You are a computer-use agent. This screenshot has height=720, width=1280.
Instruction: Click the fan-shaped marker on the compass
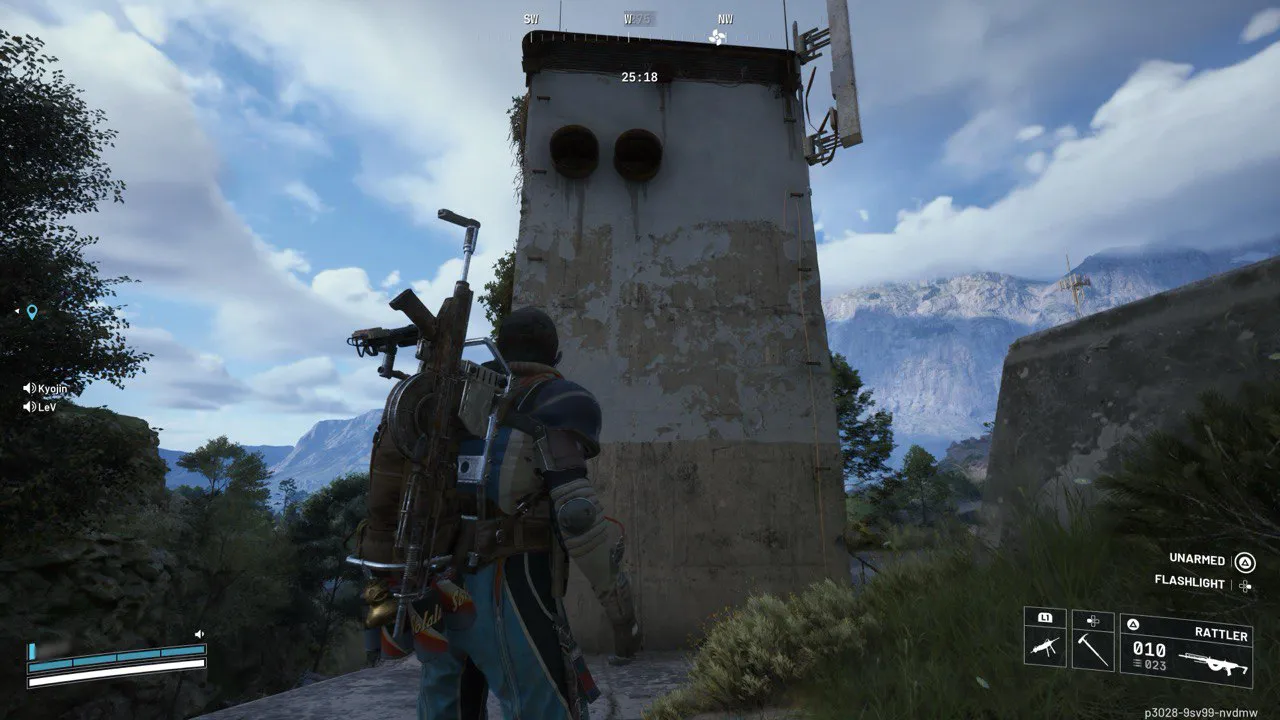(x=716, y=37)
